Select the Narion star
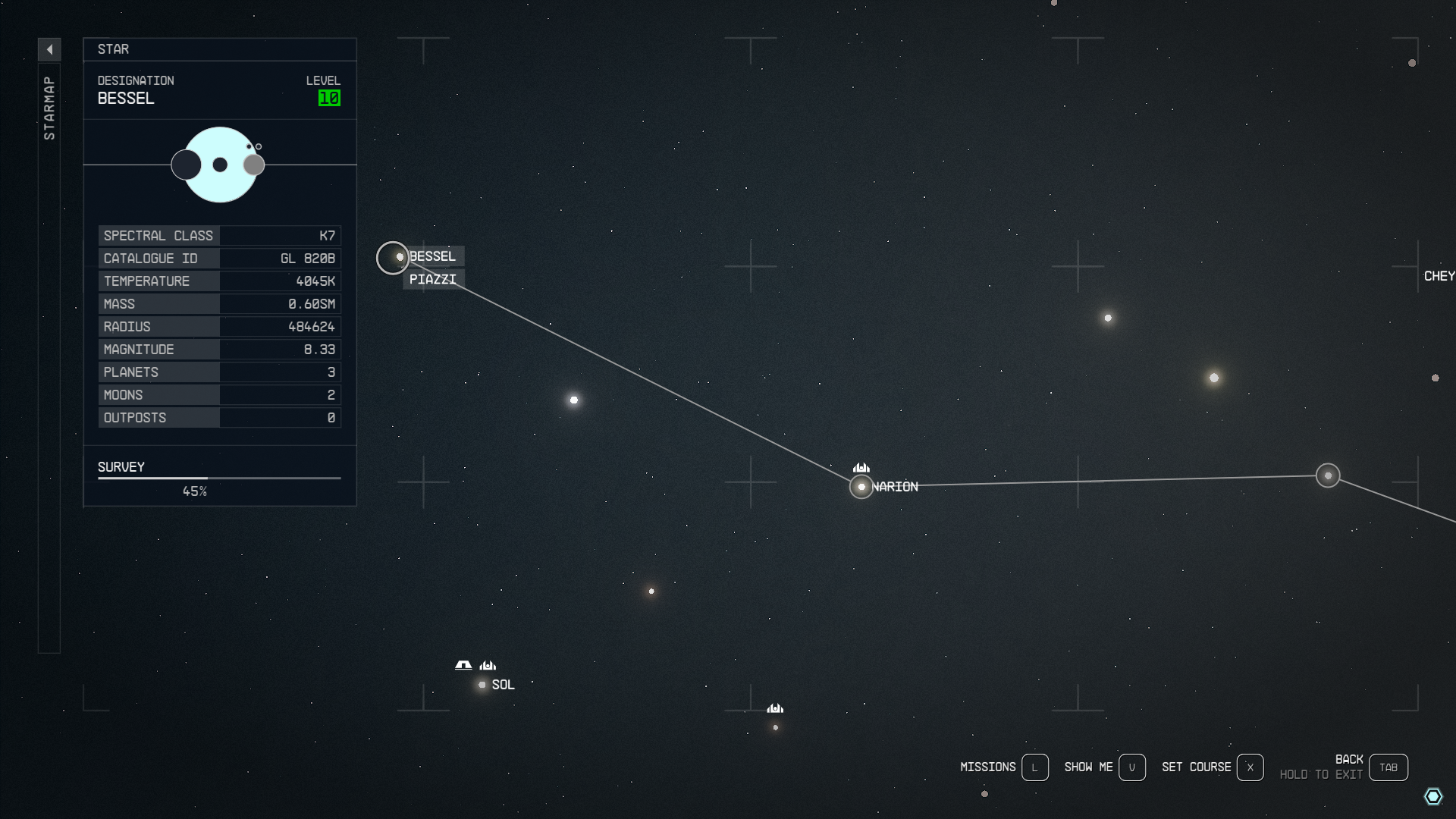Image resolution: width=1456 pixels, height=819 pixels. click(x=861, y=487)
